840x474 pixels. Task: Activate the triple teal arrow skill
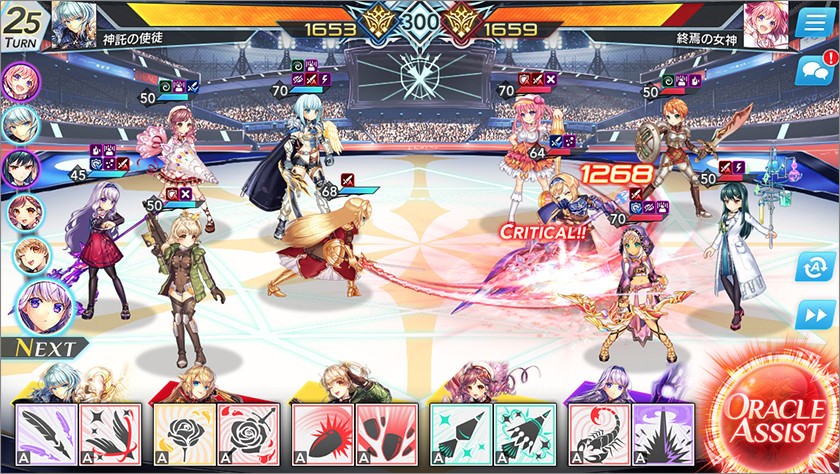521,434
